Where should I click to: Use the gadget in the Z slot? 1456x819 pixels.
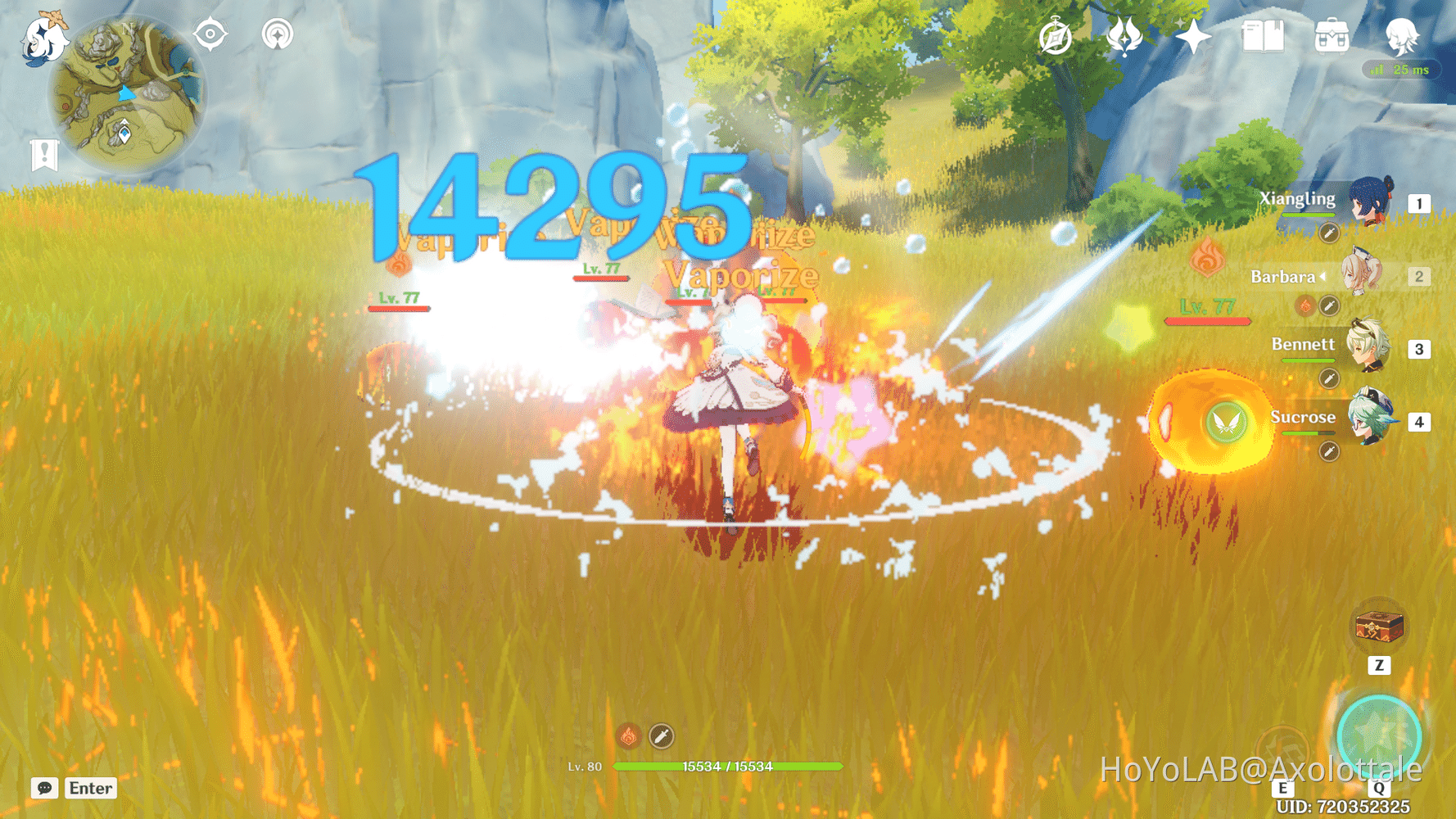click(x=1380, y=625)
